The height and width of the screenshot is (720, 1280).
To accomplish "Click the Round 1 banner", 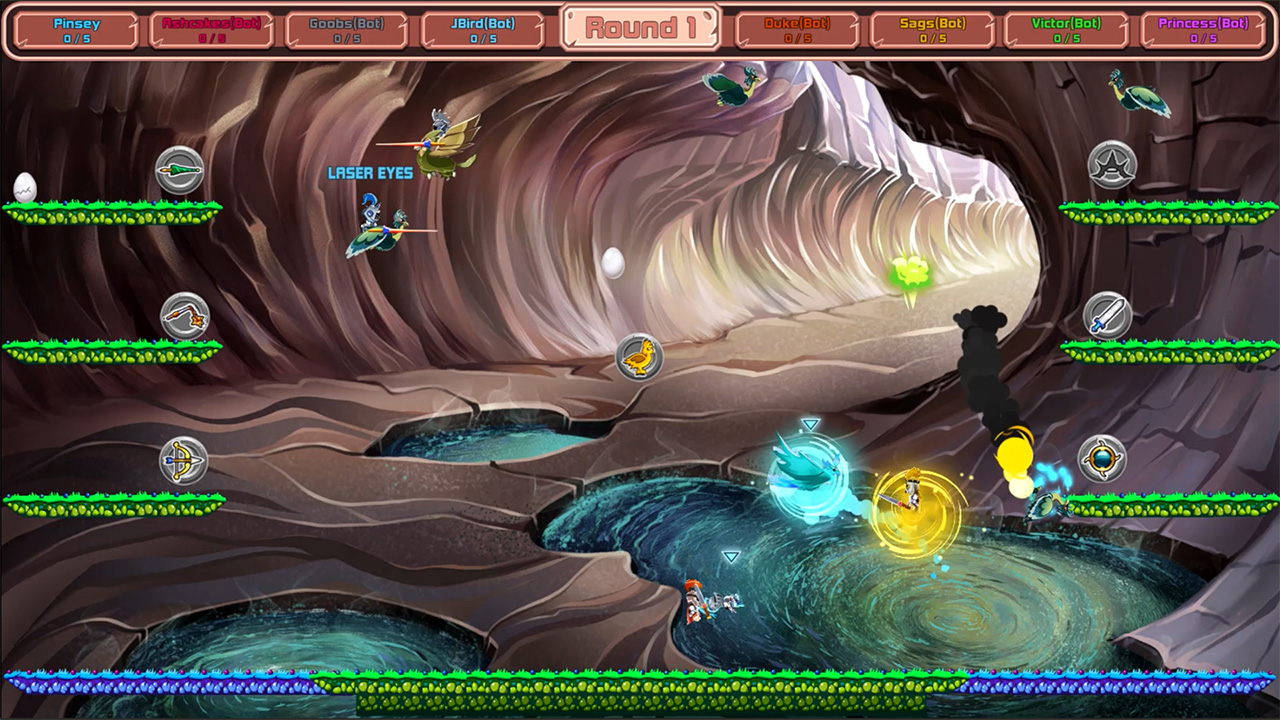I will 639,27.
